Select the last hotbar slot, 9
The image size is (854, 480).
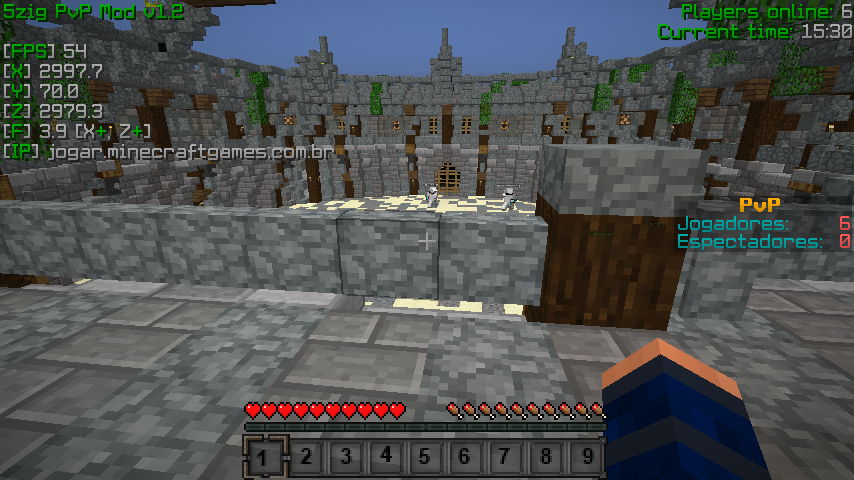click(x=585, y=457)
